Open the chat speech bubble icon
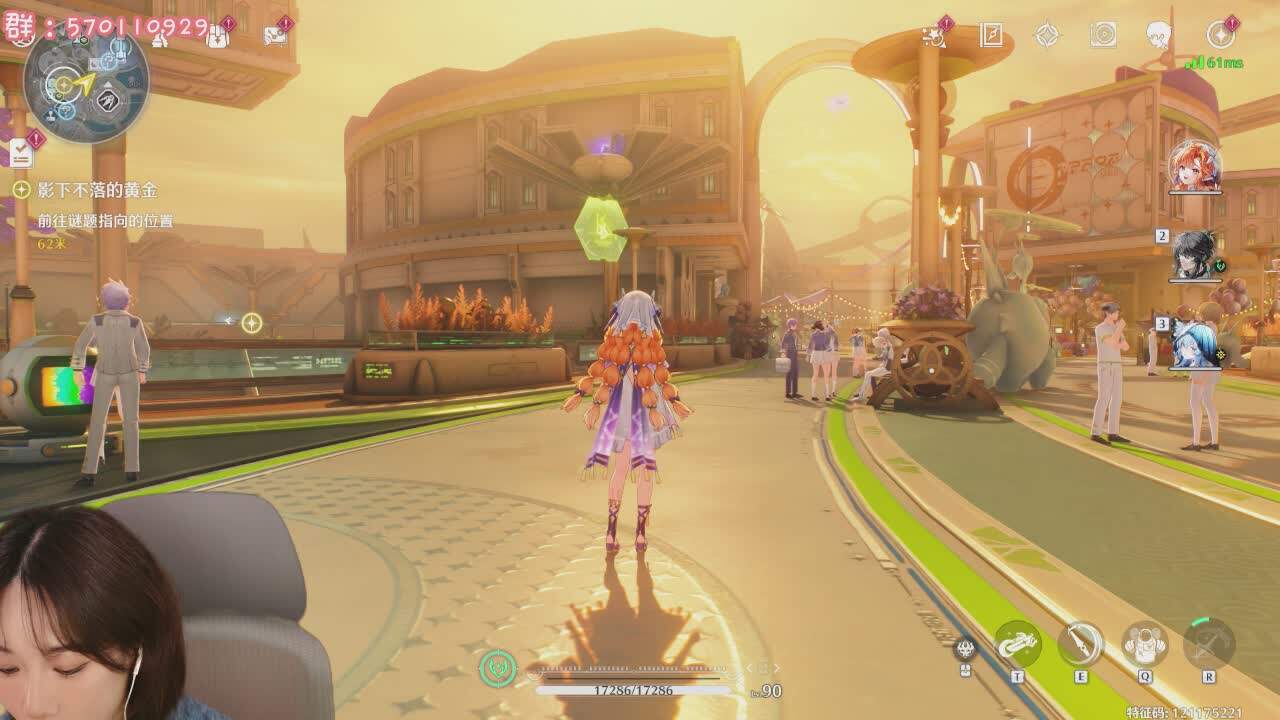 coord(1158,35)
